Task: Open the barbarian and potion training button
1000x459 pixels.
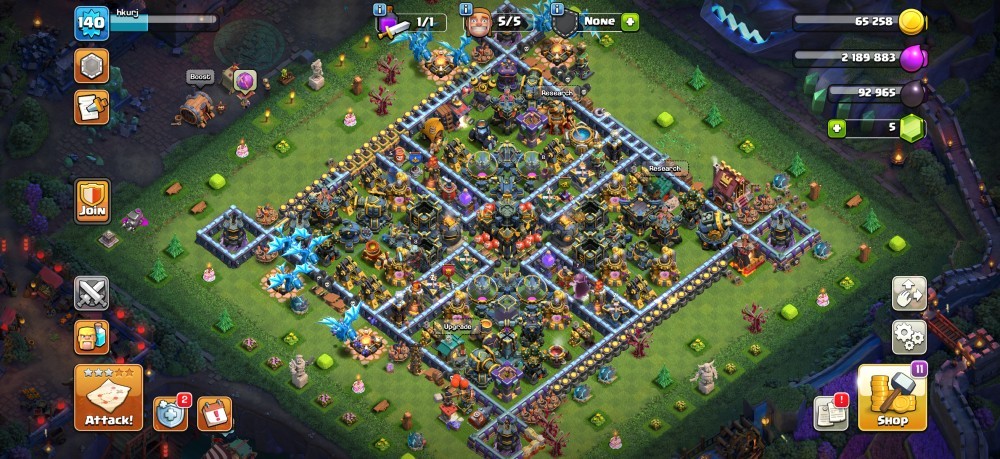Action: [x=92, y=337]
